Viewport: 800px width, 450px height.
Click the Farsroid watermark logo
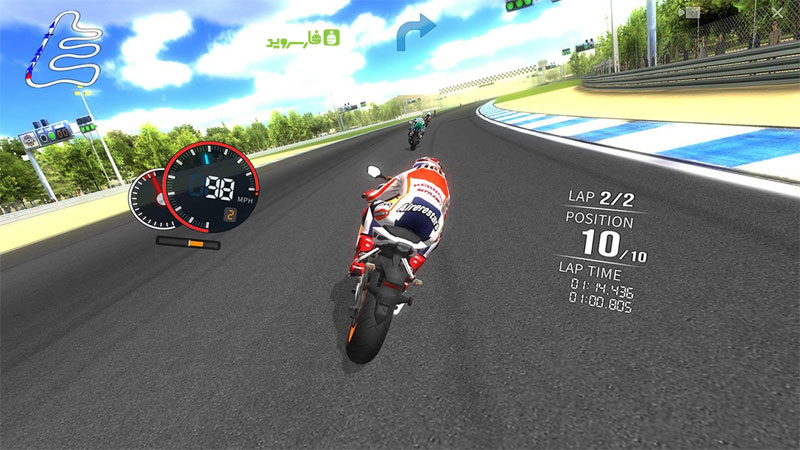click(304, 39)
